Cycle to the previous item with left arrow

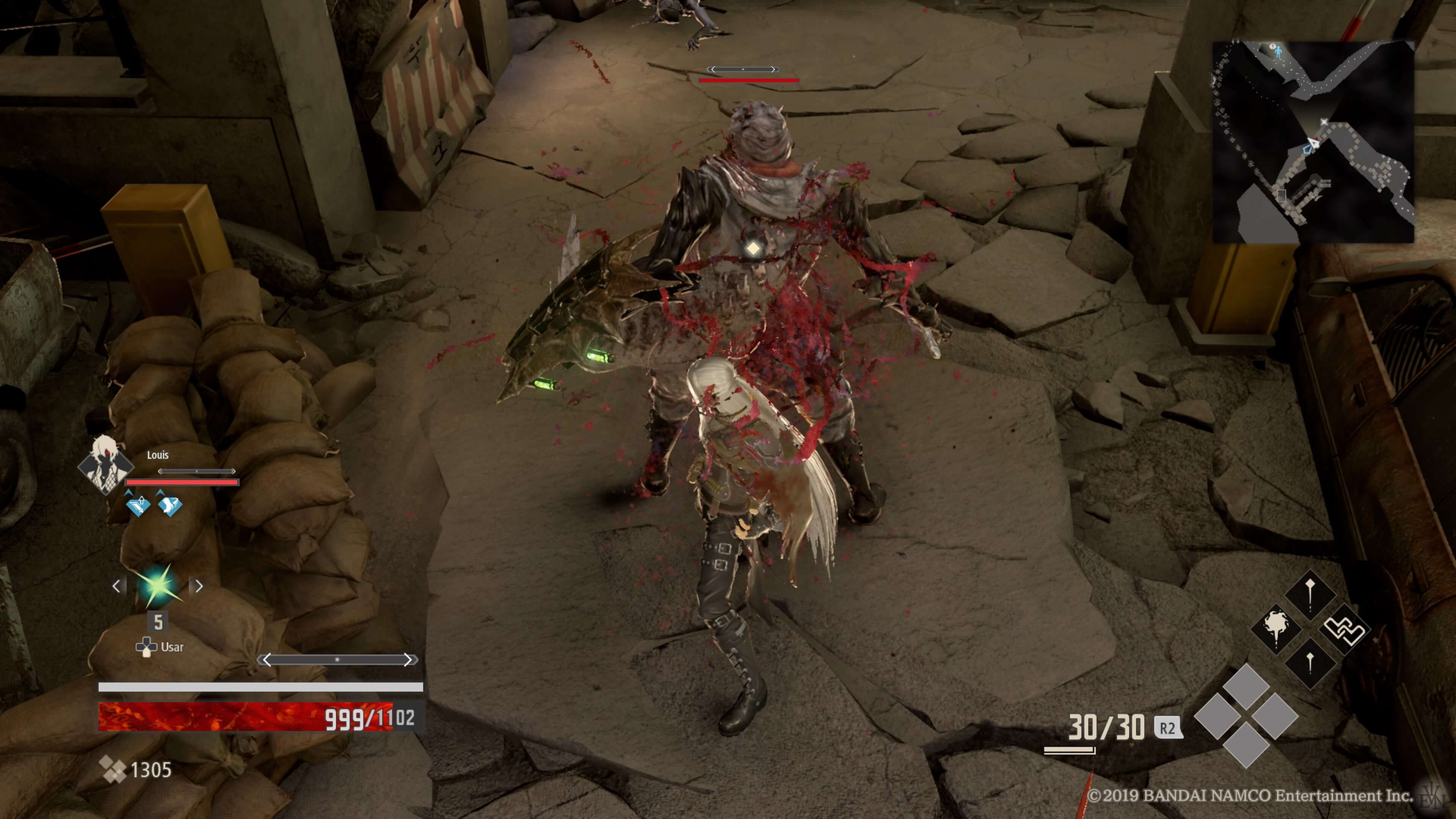click(x=117, y=586)
